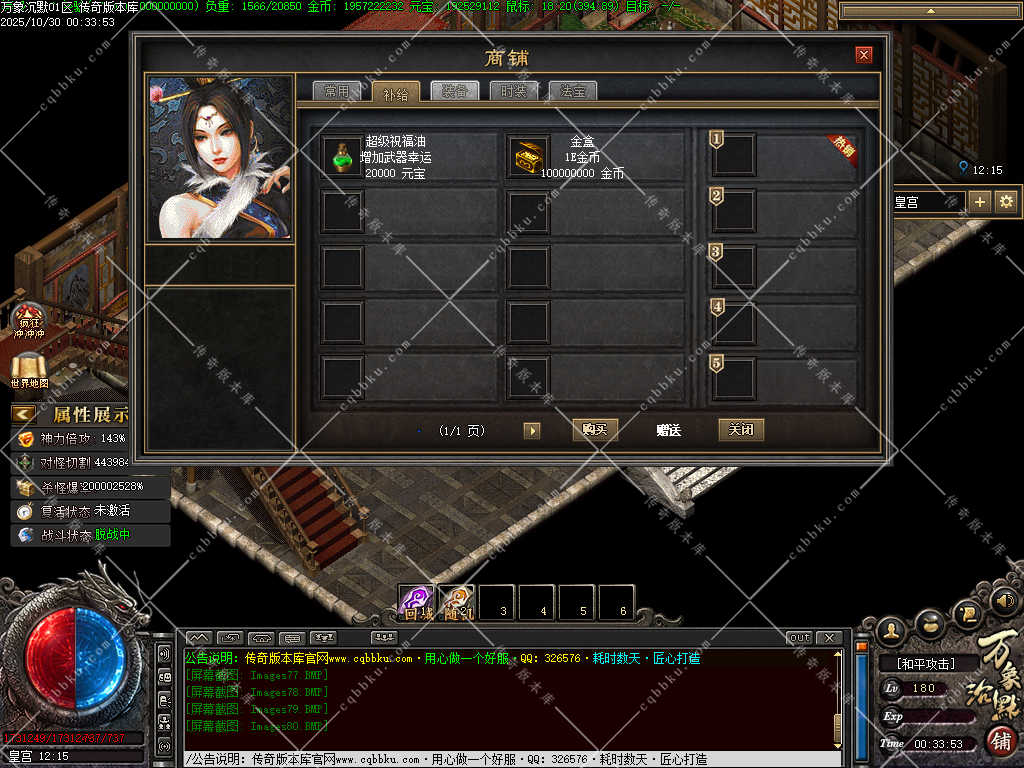Close the 商铺 shop window
This screenshot has width=1024, height=768.
[864, 55]
